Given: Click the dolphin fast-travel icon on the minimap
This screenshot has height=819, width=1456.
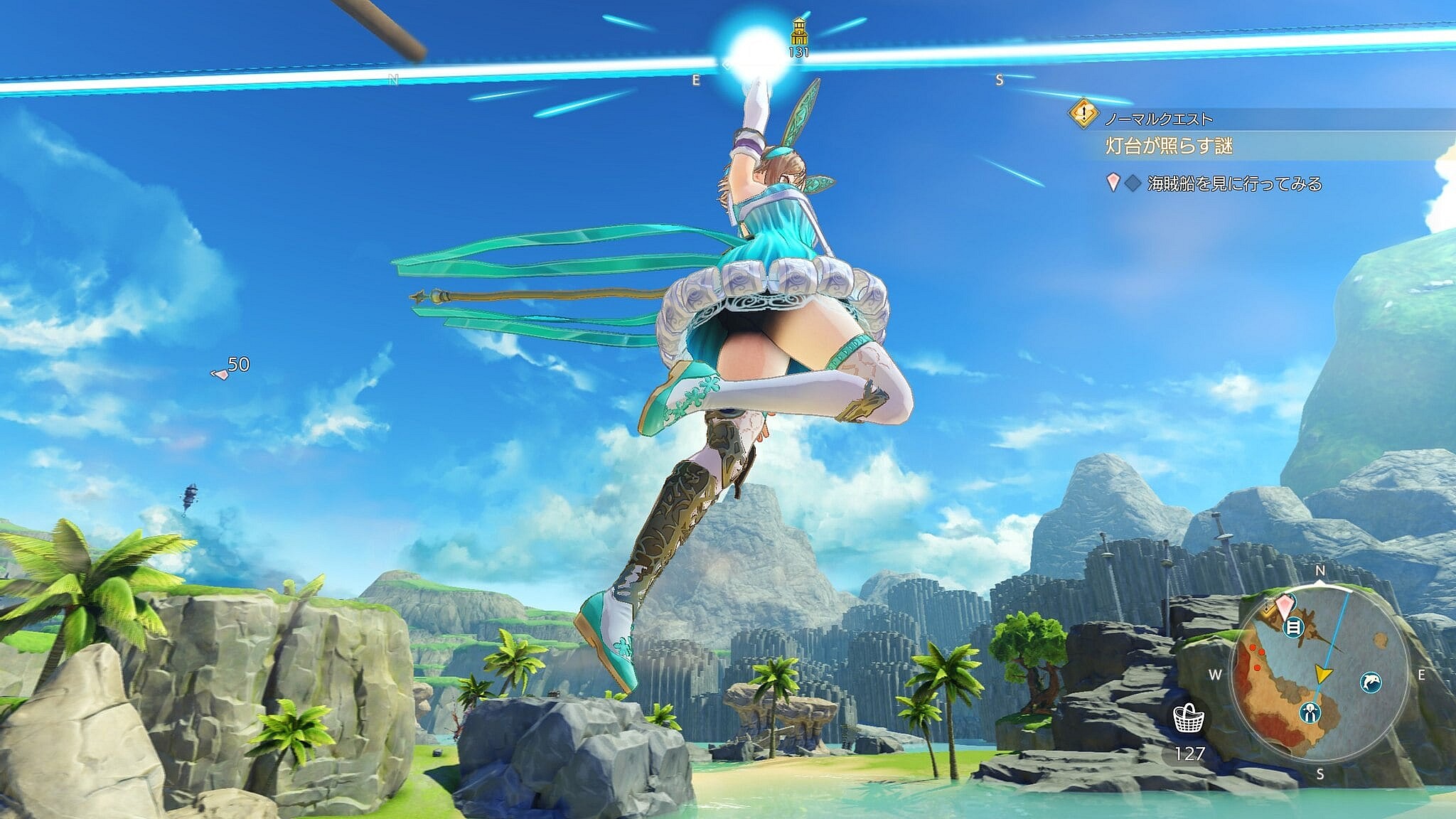Looking at the screenshot, I should 1371,682.
